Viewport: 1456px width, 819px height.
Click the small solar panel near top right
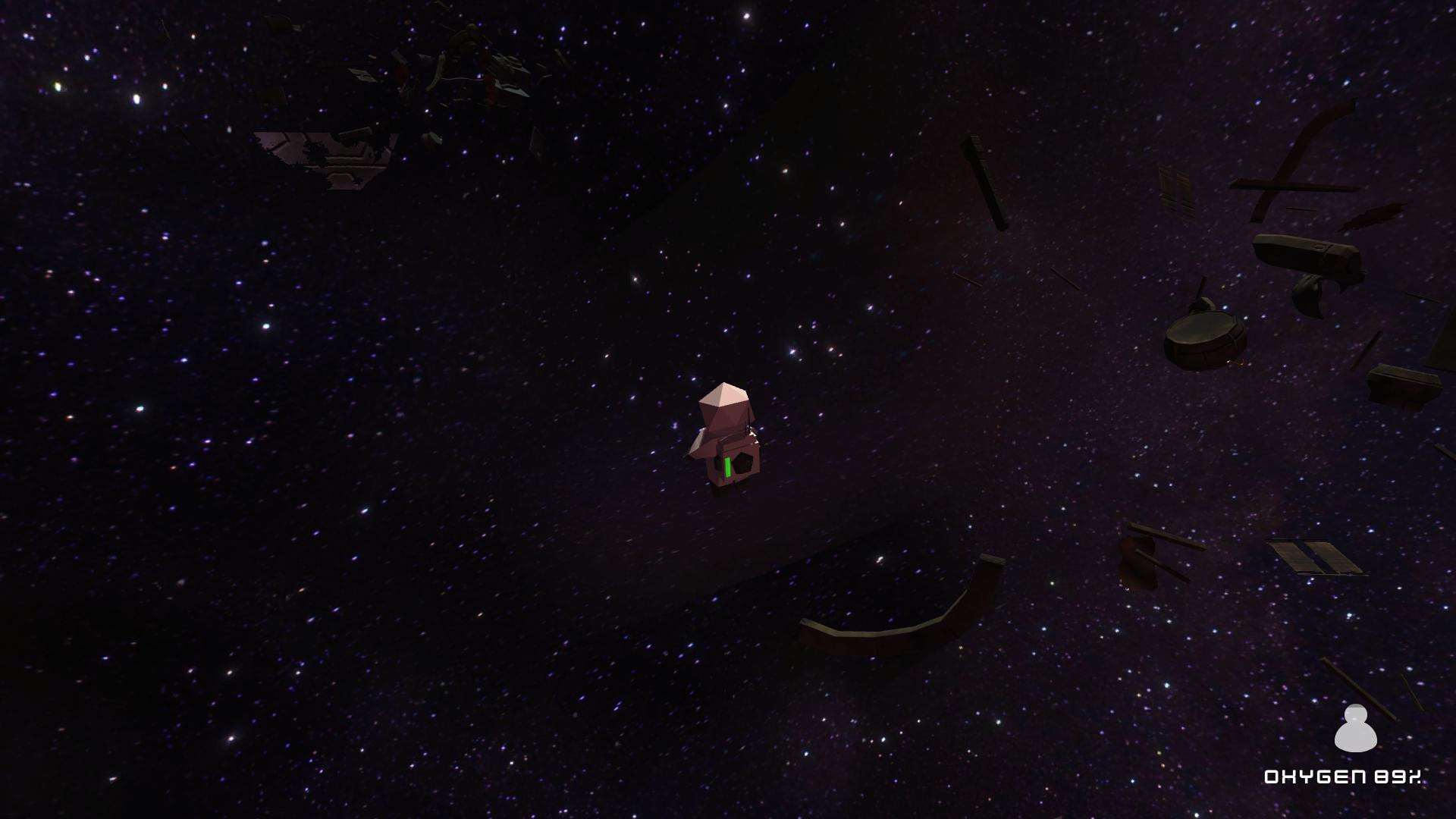(x=1175, y=190)
